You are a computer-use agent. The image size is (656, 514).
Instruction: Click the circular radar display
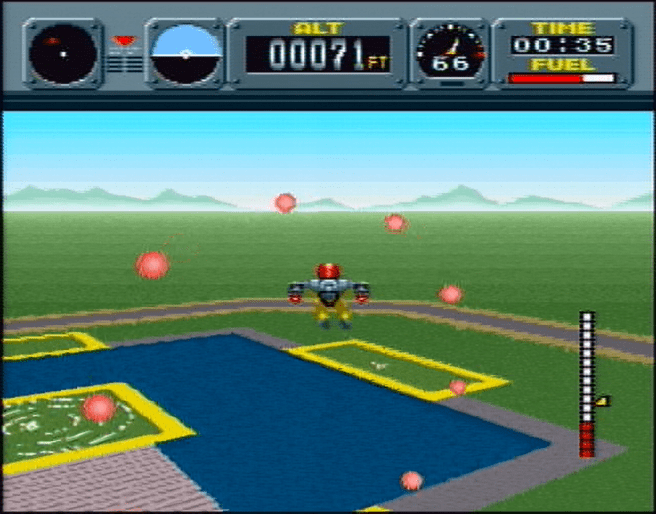(63, 54)
